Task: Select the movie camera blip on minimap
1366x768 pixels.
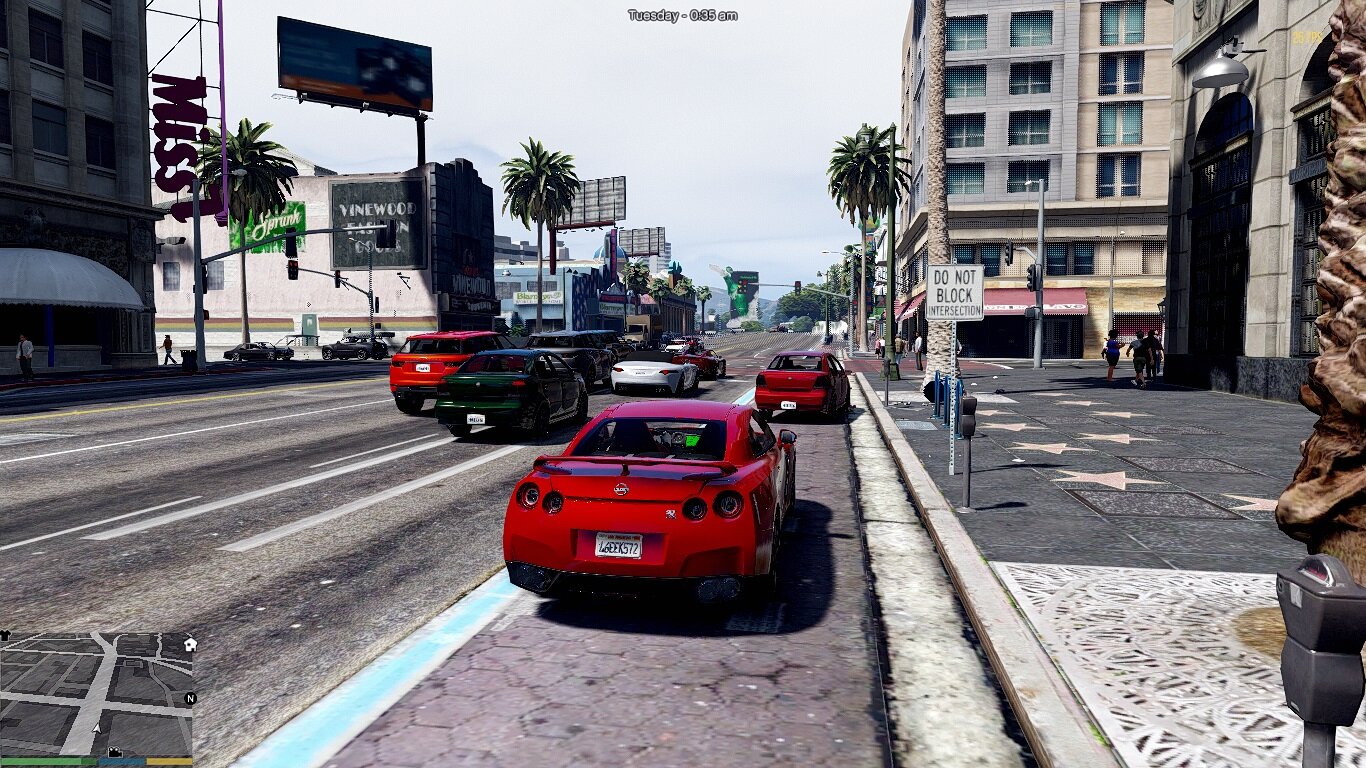Action: click(115, 752)
